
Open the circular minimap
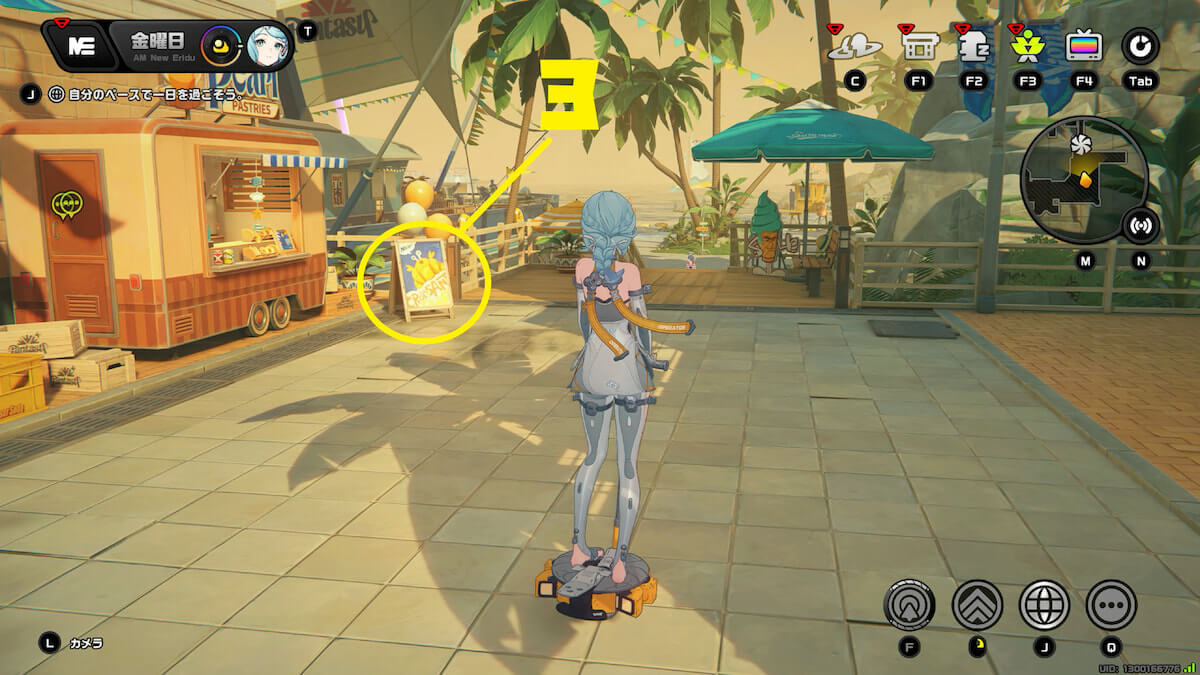[1084, 178]
